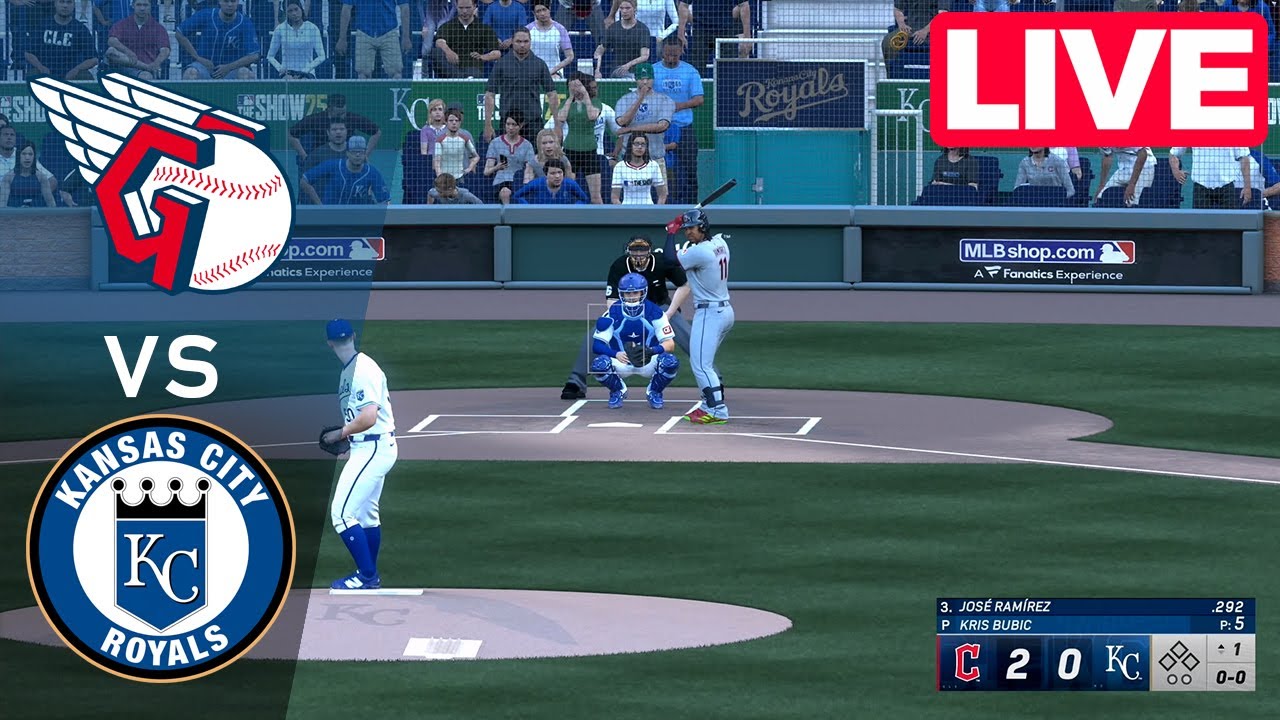1280x720 pixels.
Task: Click the .292 batting average stat
Action: [1226, 606]
